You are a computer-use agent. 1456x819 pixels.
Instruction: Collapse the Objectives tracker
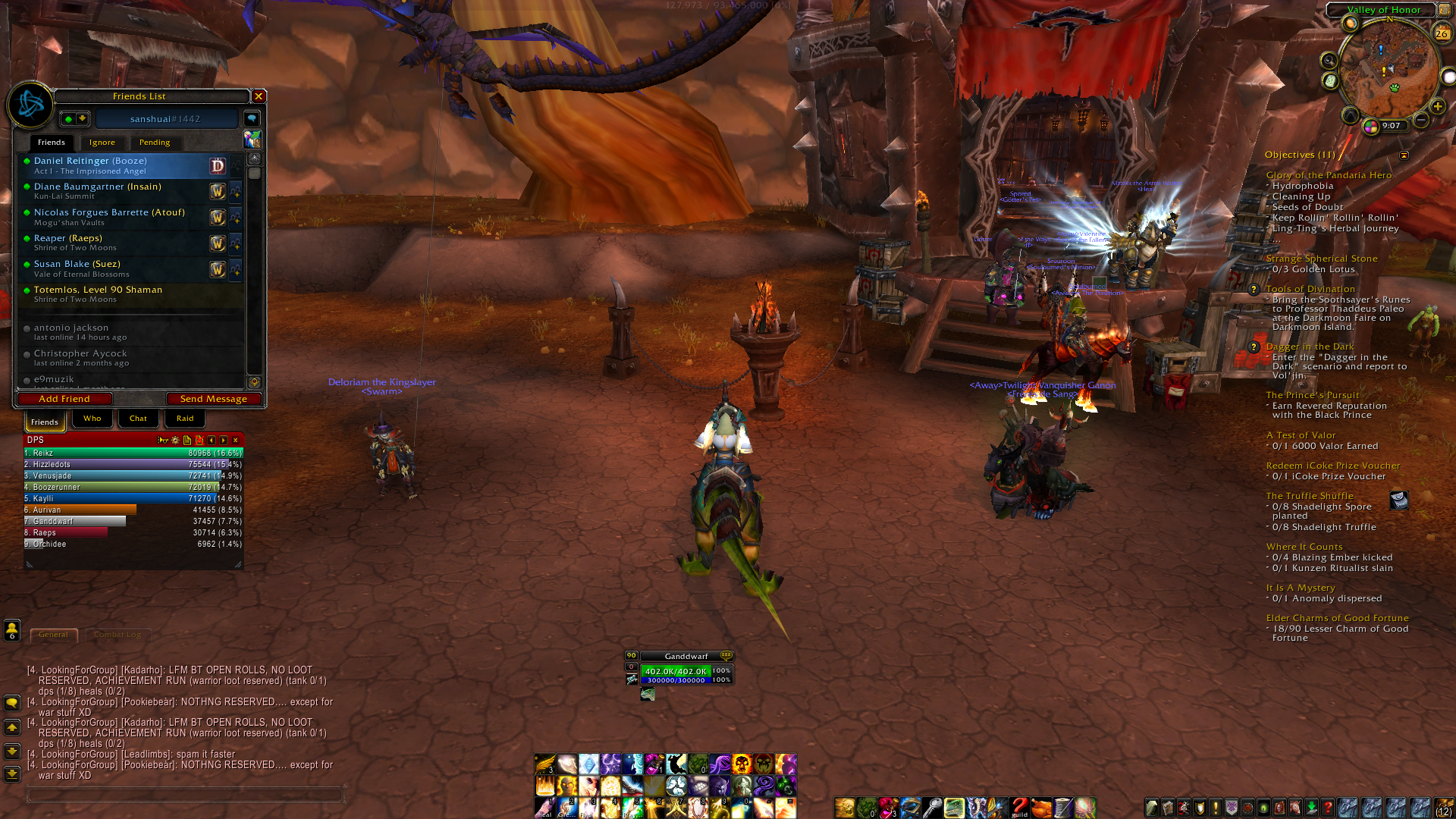point(1404,155)
